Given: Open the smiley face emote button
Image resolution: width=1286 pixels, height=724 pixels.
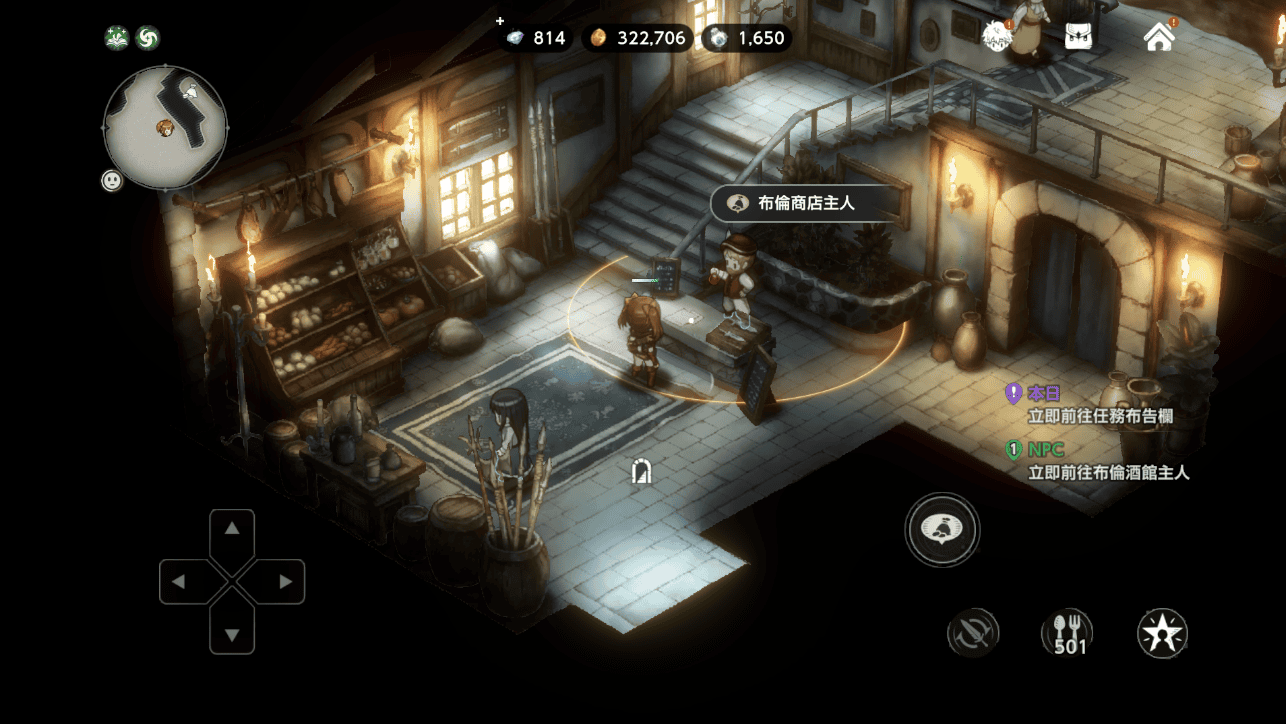Looking at the screenshot, I should point(112,181).
